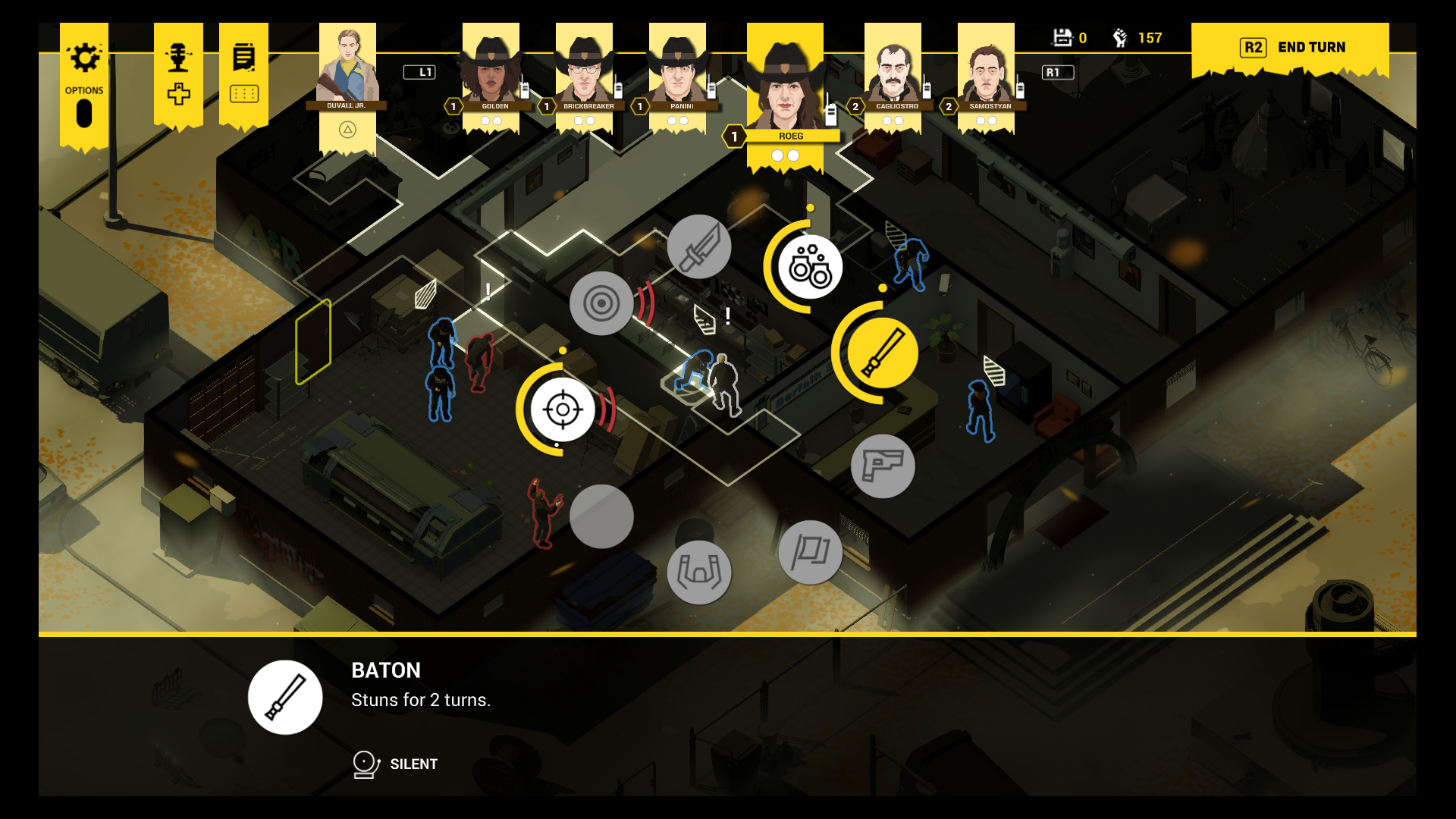Open the microphone and medical cross panel

[x=178, y=73]
